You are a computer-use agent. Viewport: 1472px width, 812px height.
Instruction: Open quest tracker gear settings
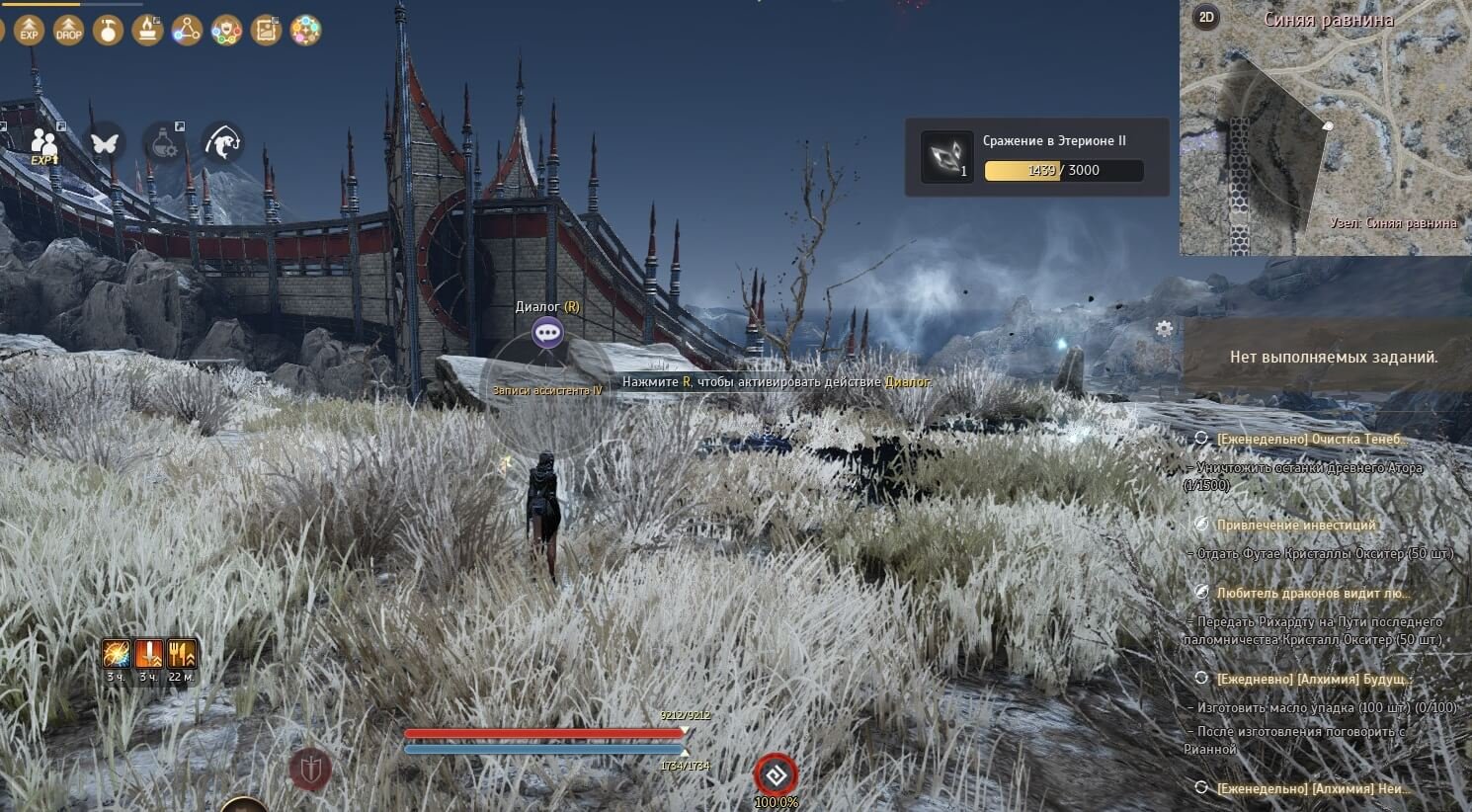pyautogui.click(x=1165, y=329)
